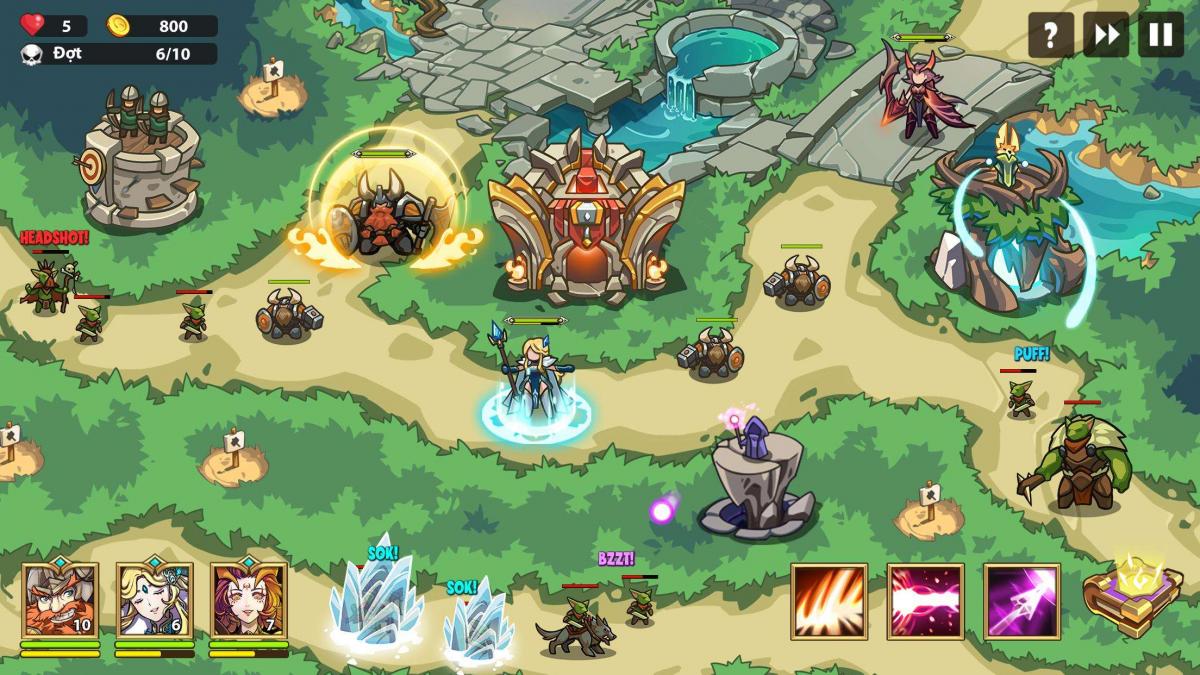Activate the pink energy beam ability

pyautogui.click(x=925, y=601)
